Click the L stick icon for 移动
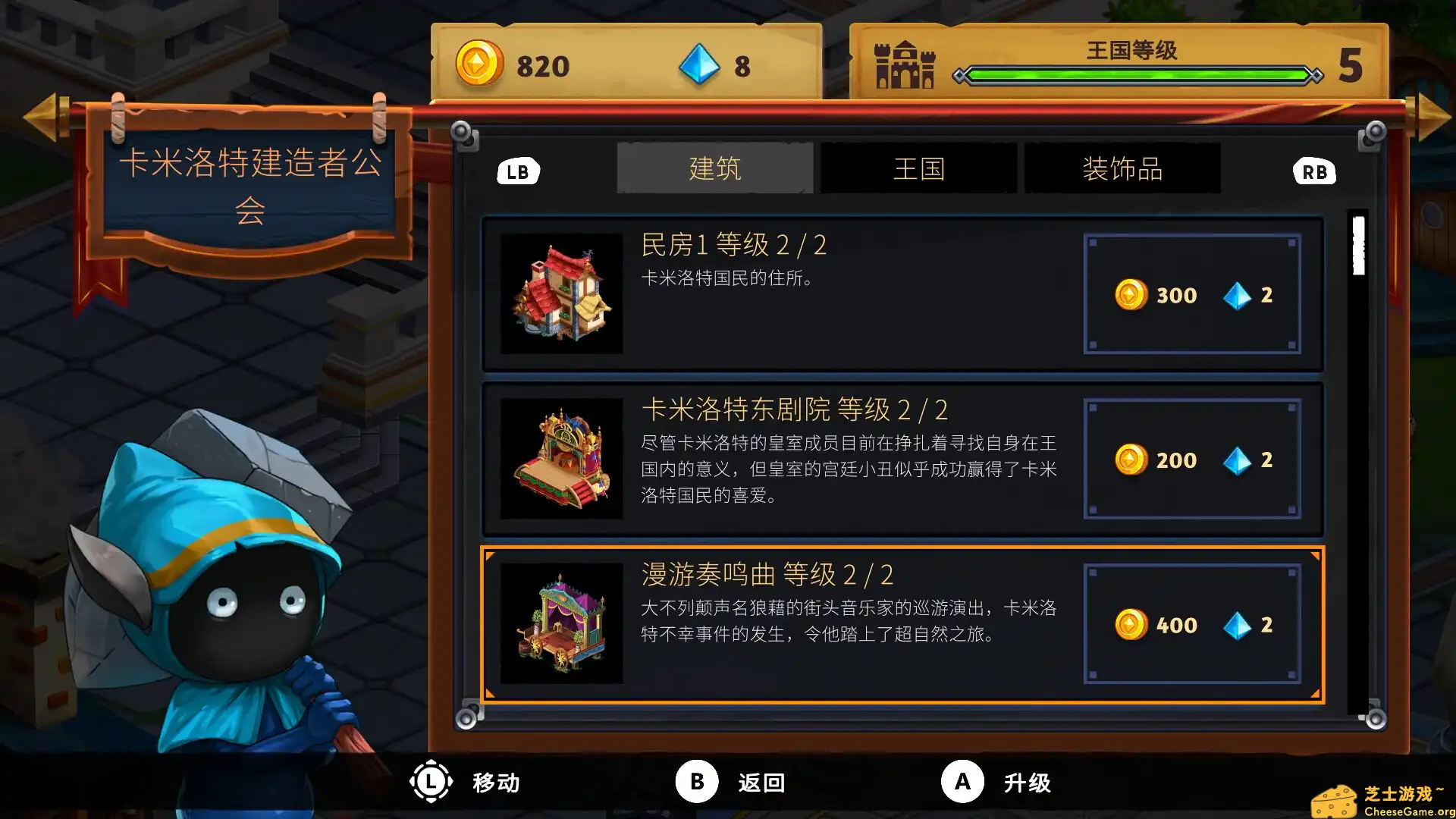 431,782
